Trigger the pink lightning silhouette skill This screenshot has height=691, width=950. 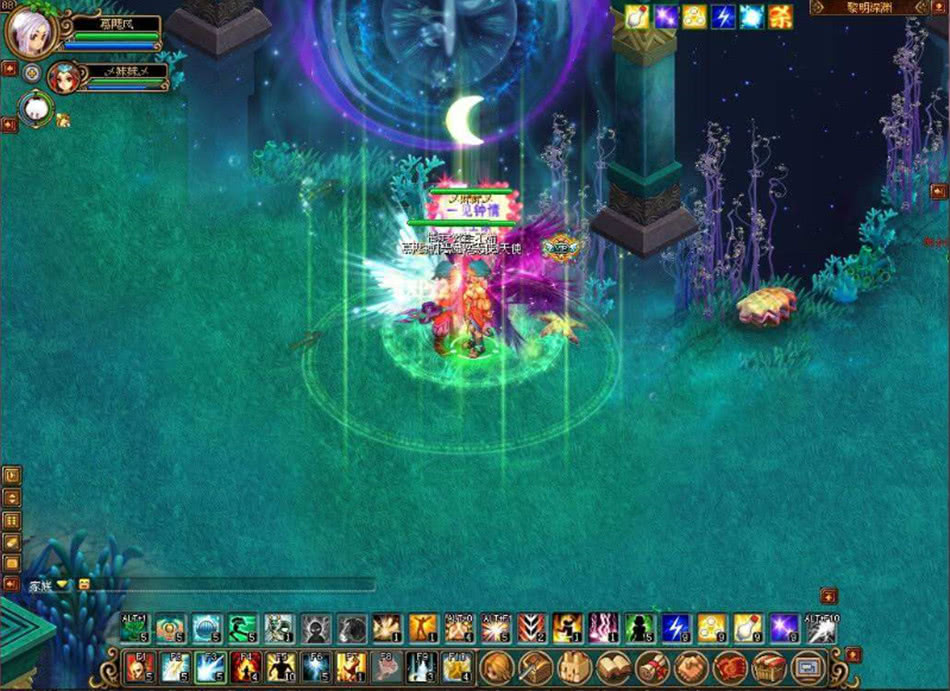tap(603, 628)
